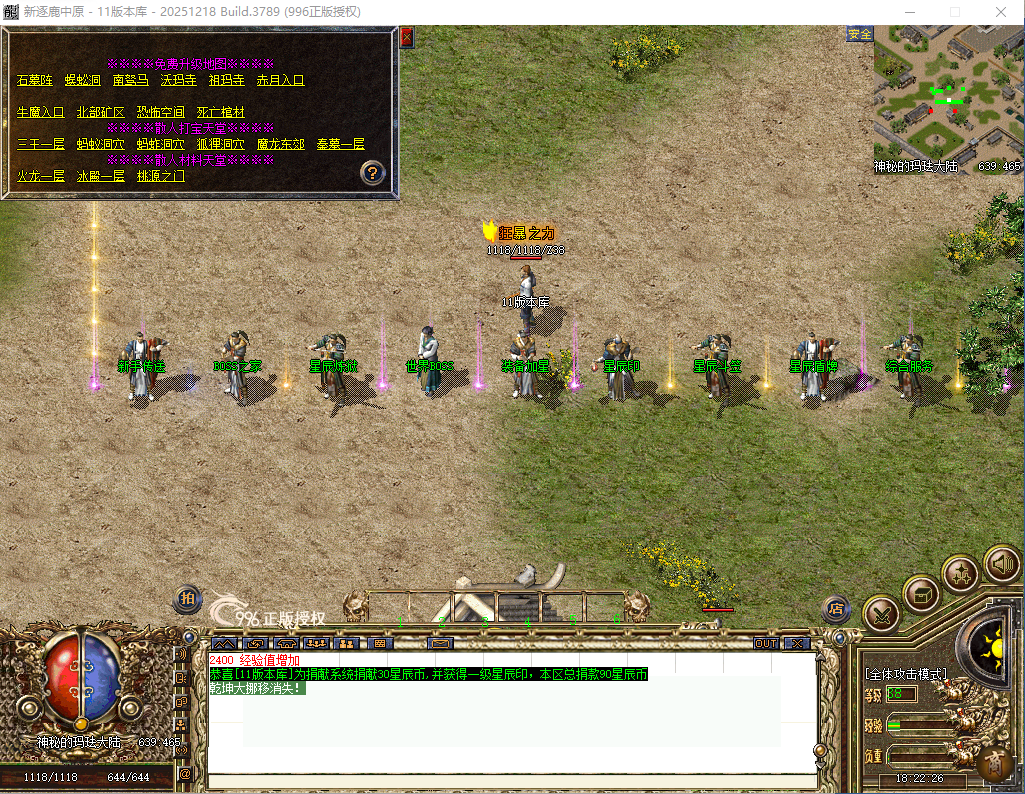
Task: Choose the 赤月入口 destination
Action: [x=280, y=80]
